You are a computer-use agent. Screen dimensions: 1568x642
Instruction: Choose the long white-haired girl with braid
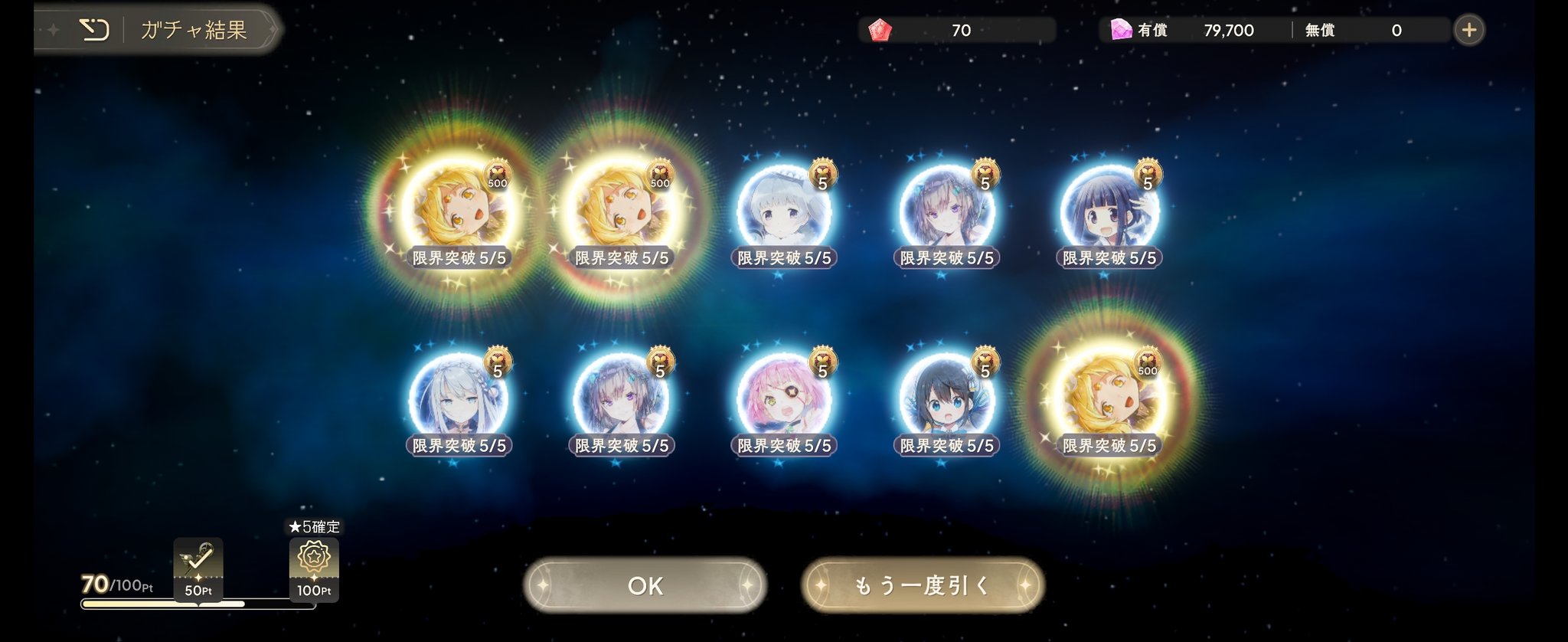tap(459, 400)
